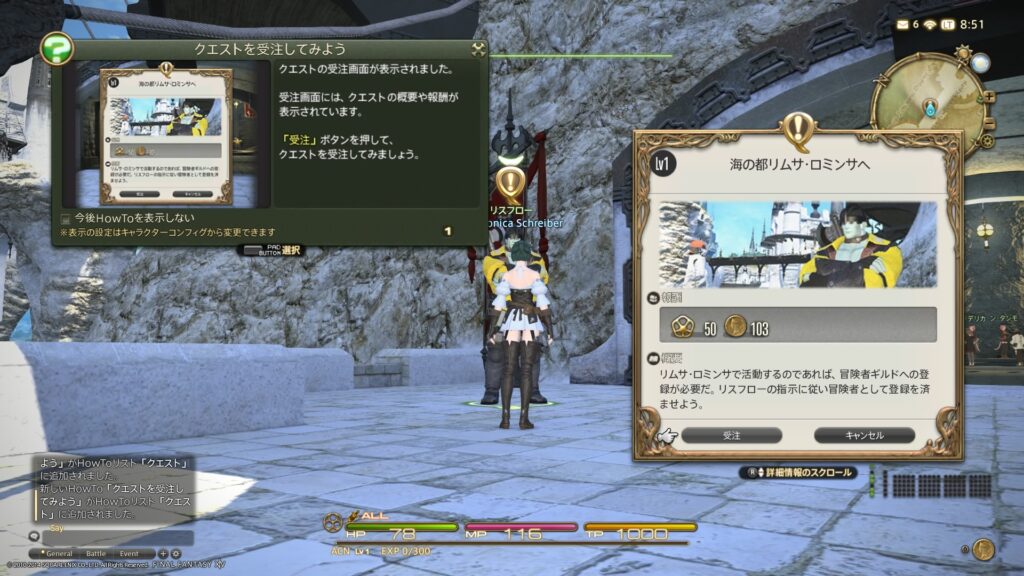Image resolution: width=1024 pixels, height=576 pixels.
Task: Open the Event chat tab
Action: pos(130,553)
